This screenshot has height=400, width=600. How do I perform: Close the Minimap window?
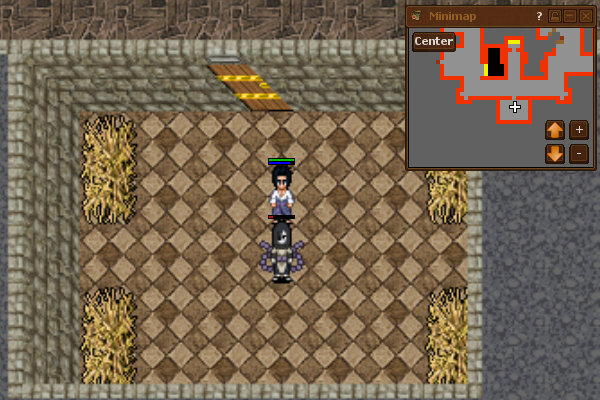[586, 16]
